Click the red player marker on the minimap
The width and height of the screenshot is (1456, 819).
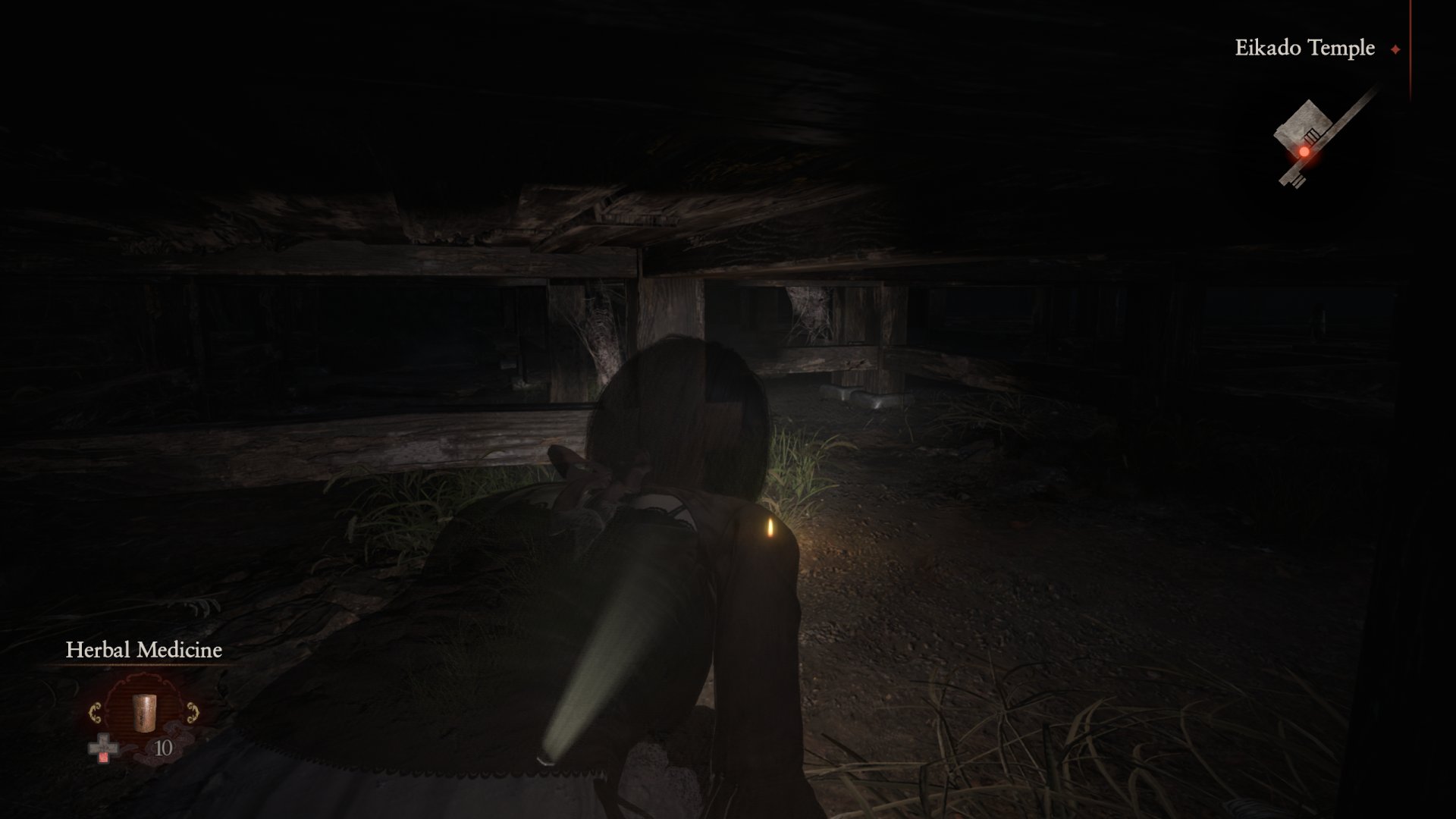point(1305,152)
